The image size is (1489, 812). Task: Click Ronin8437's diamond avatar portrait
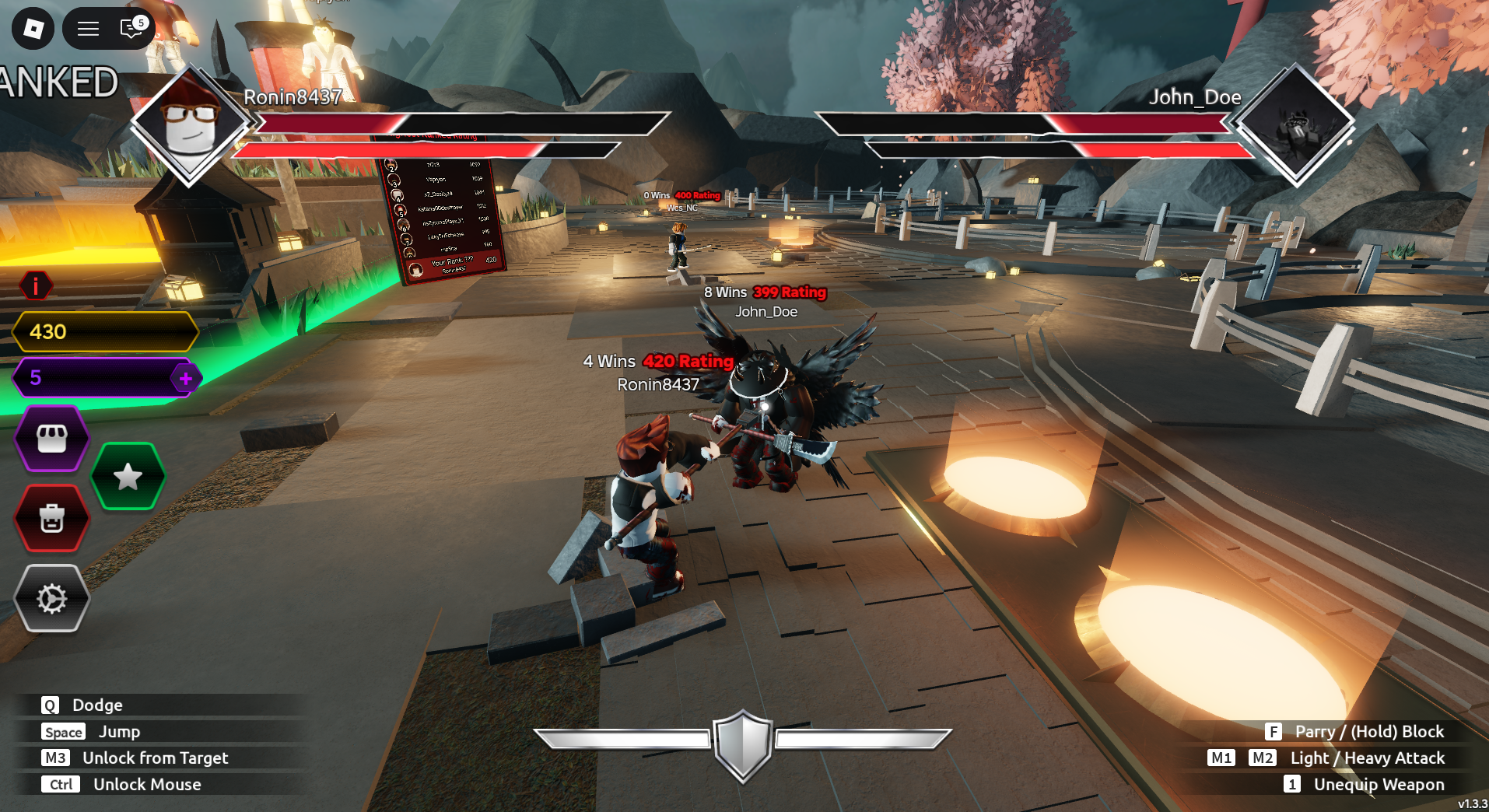click(189, 128)
